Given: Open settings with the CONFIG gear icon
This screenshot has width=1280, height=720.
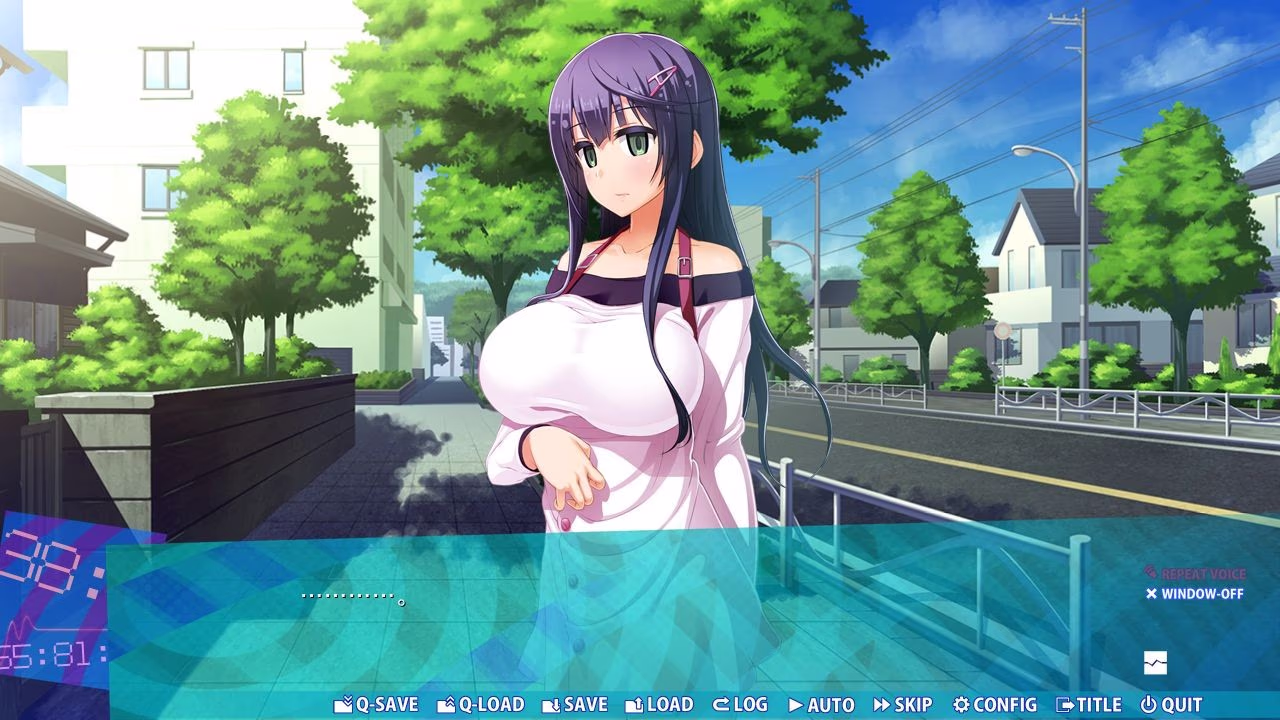Looking at the screenshot, I should point(962,704).
